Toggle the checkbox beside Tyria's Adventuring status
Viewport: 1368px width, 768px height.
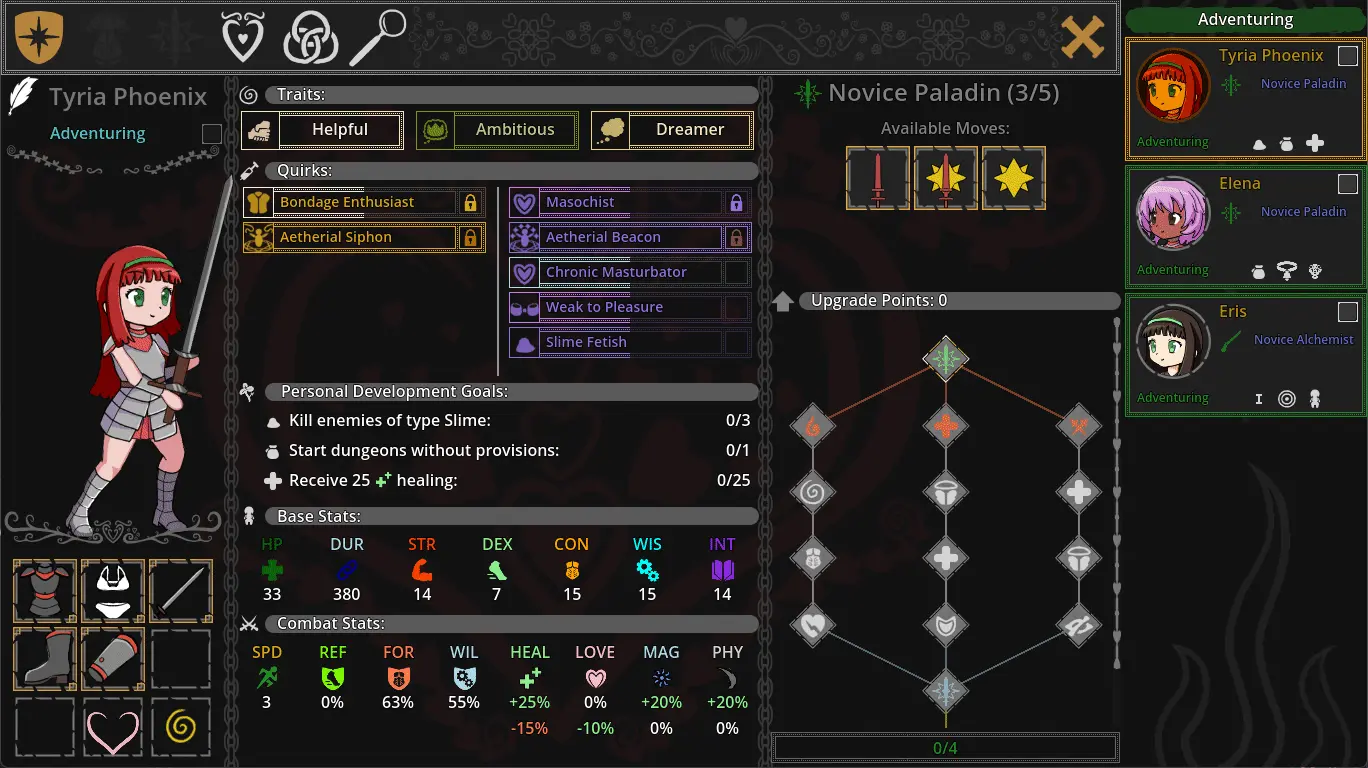pos(211,134)
